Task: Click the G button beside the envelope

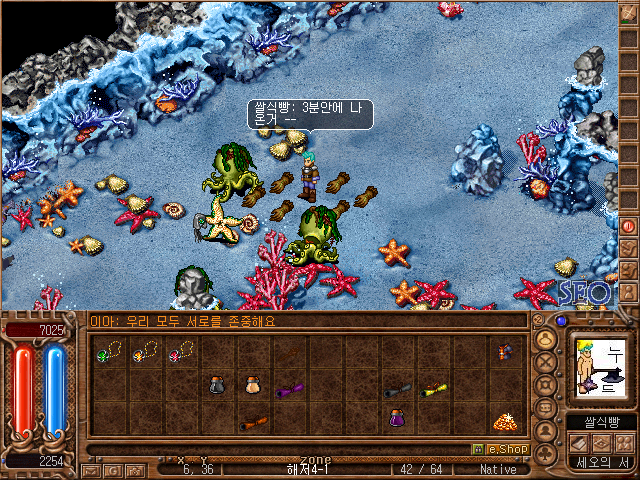Action: pos(112,468)
